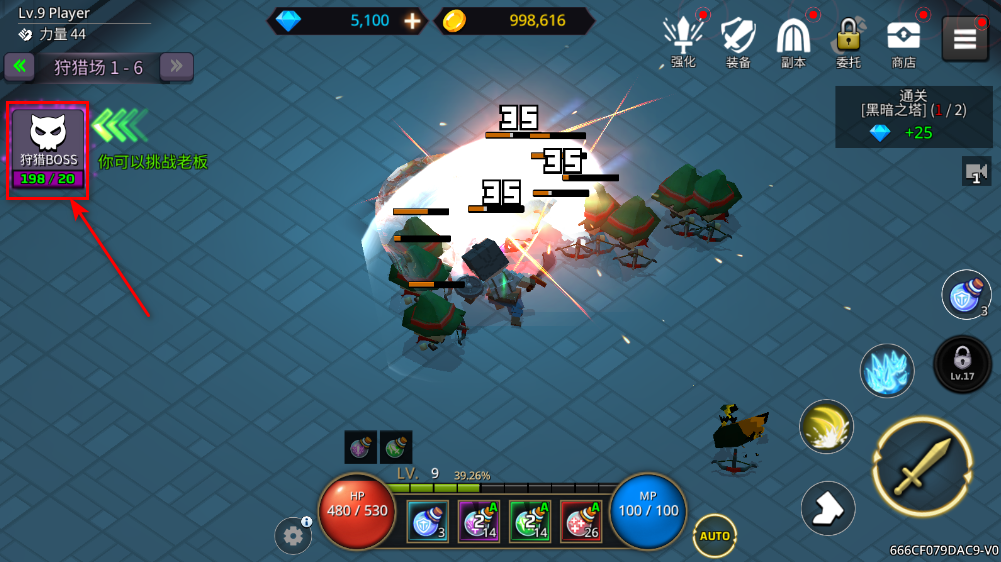Viewport: 1001px width, 562px height.
Task: Add more diamonds with plus button
Action: pyautogui.click(x=412, y=21)
